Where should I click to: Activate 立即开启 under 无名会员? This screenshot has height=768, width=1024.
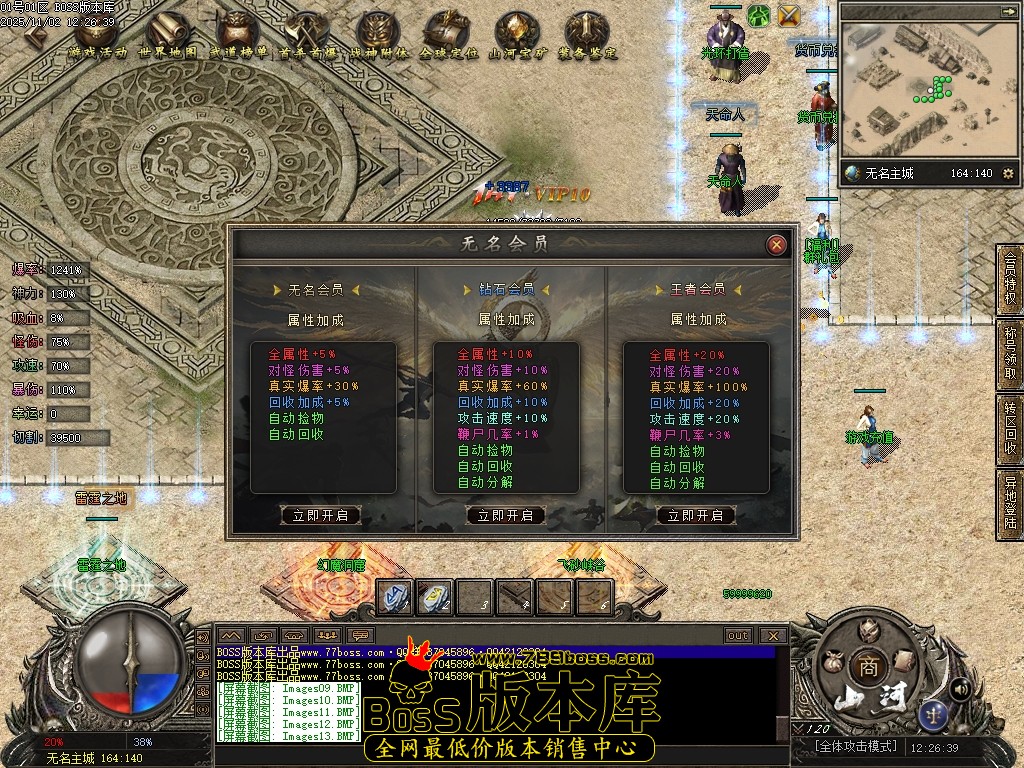click(x=320, y=515)
